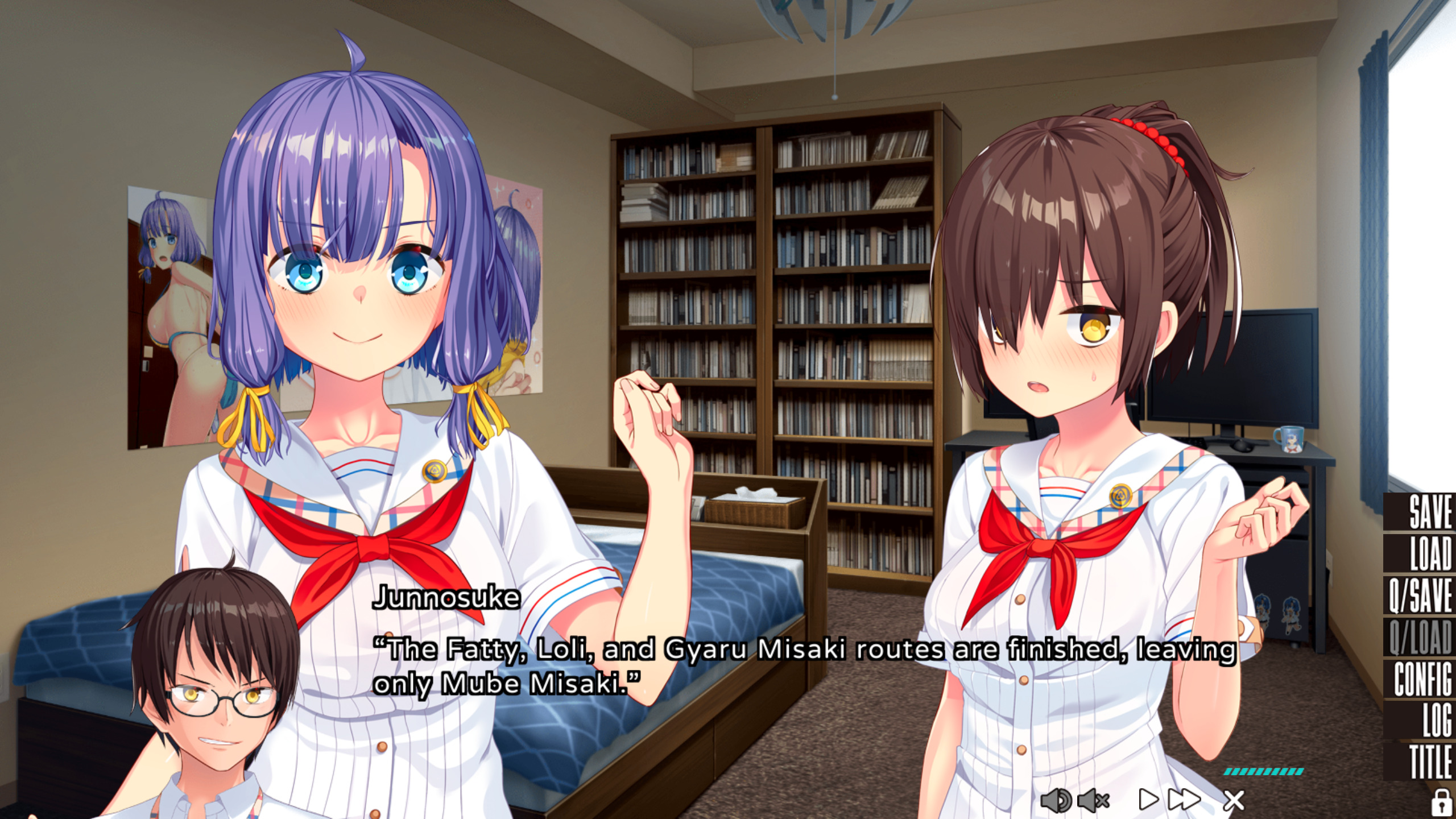Quick save with Q/SAVE
1456x819 pixels.
(x=1420, y=595)
